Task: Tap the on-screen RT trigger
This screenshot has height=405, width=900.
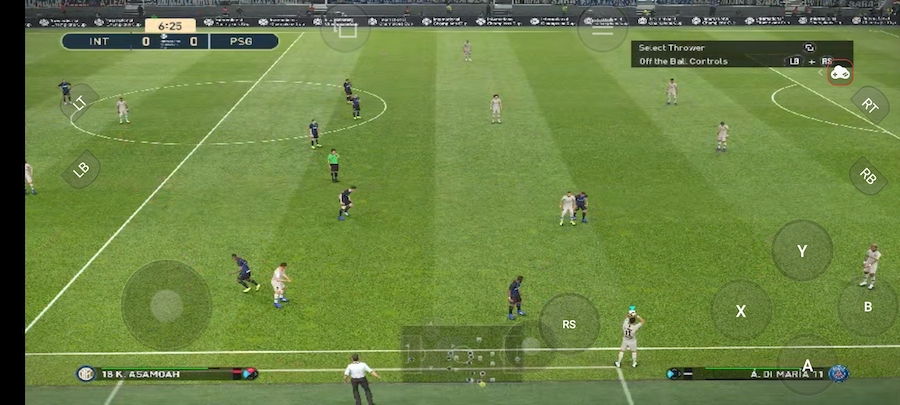Action: tap(869, 105)
